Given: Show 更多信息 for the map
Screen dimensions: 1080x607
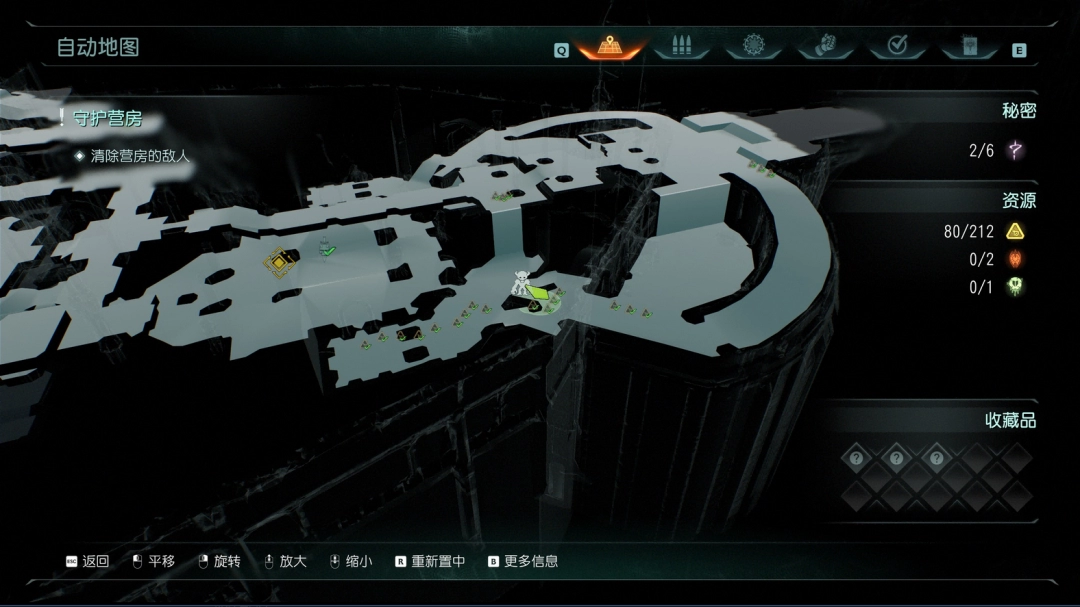Looking at the screenshot, I should pyautogui.click(x=523, y=562).
